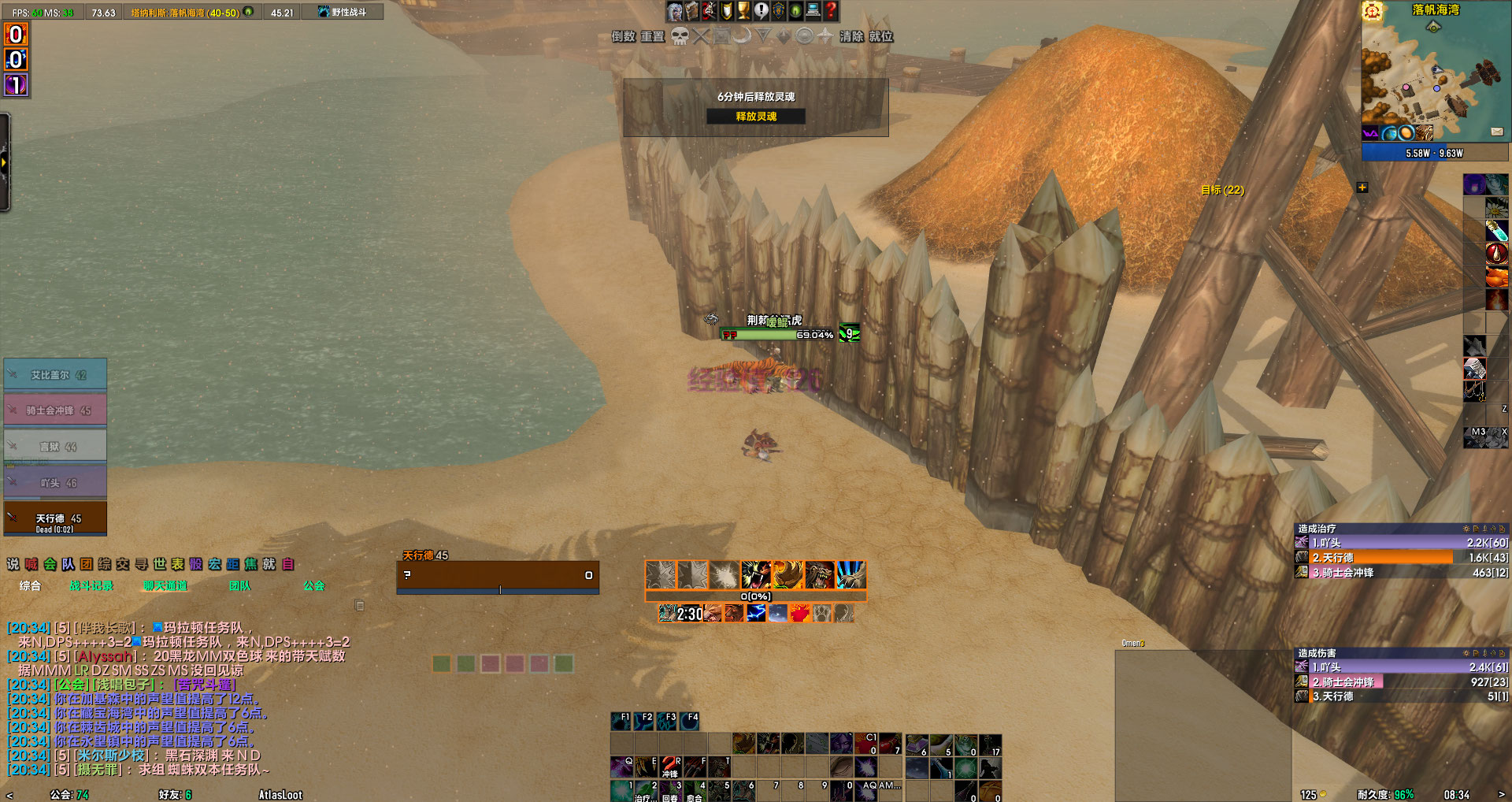This screenshot has width=1512, height=802.
Task: Open the 聊天通道 chat tab
Action: pos(165,586)
